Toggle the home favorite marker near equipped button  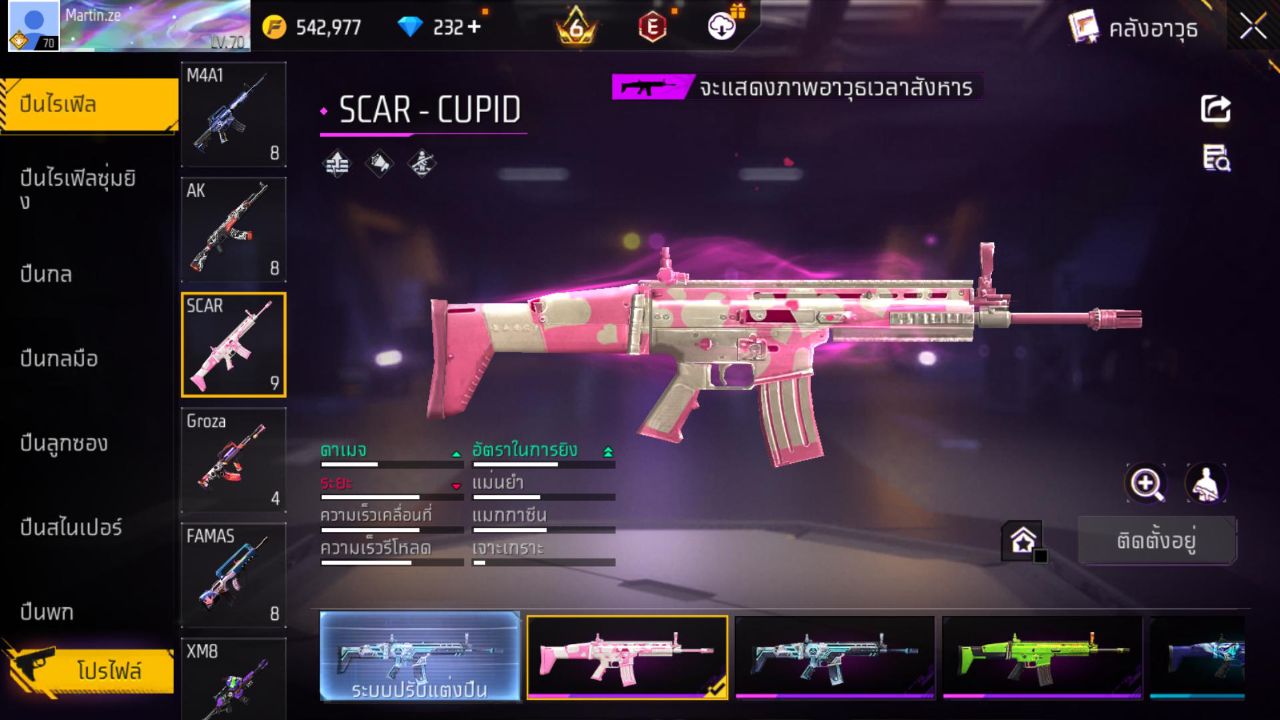tap(1022, 539)
